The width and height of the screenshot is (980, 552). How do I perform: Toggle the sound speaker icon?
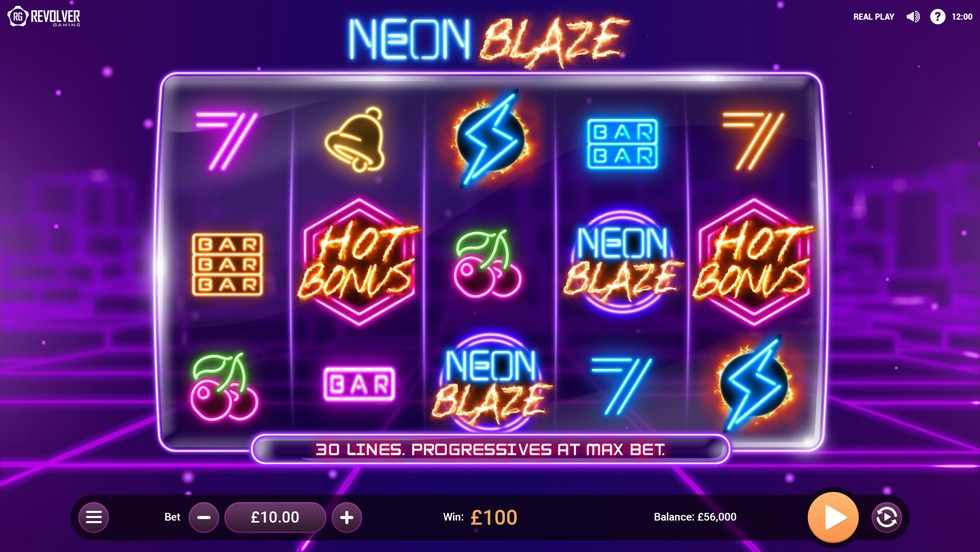913,17
